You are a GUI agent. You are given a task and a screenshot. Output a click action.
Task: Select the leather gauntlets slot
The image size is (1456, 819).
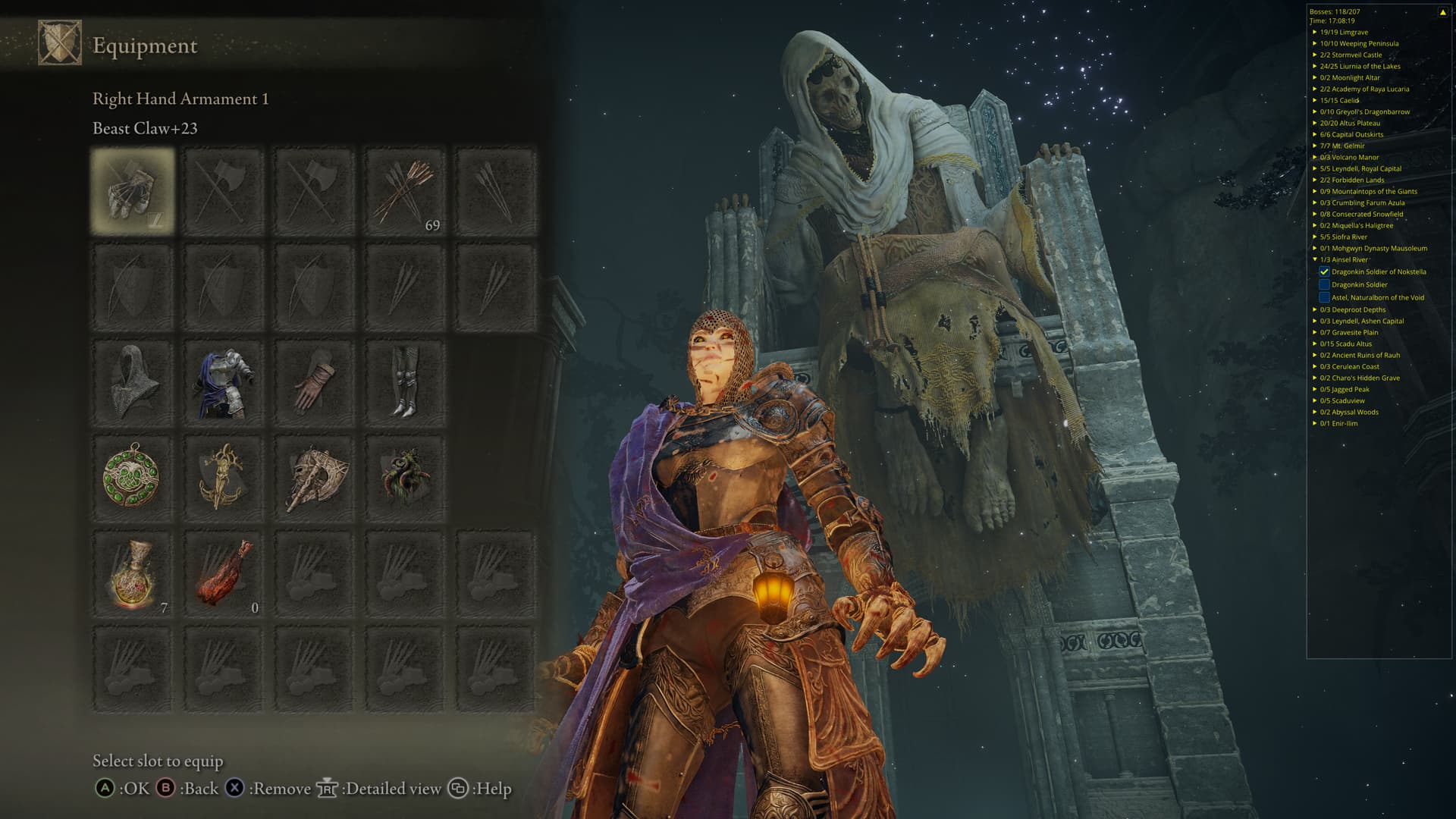click(x=314, y=383)
